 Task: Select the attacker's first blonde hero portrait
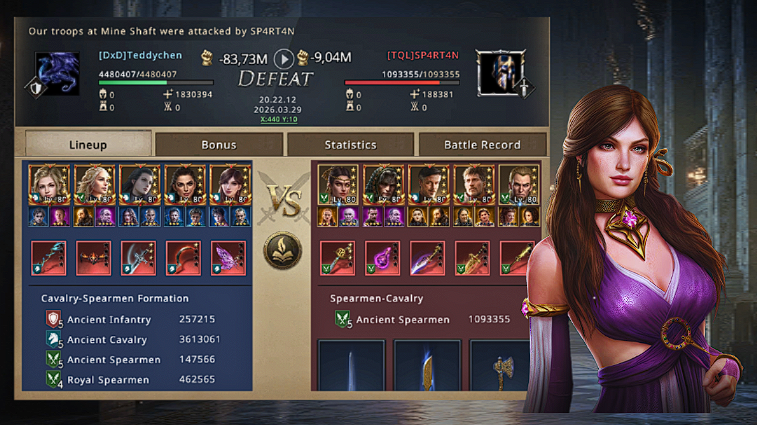coord(49,185)
